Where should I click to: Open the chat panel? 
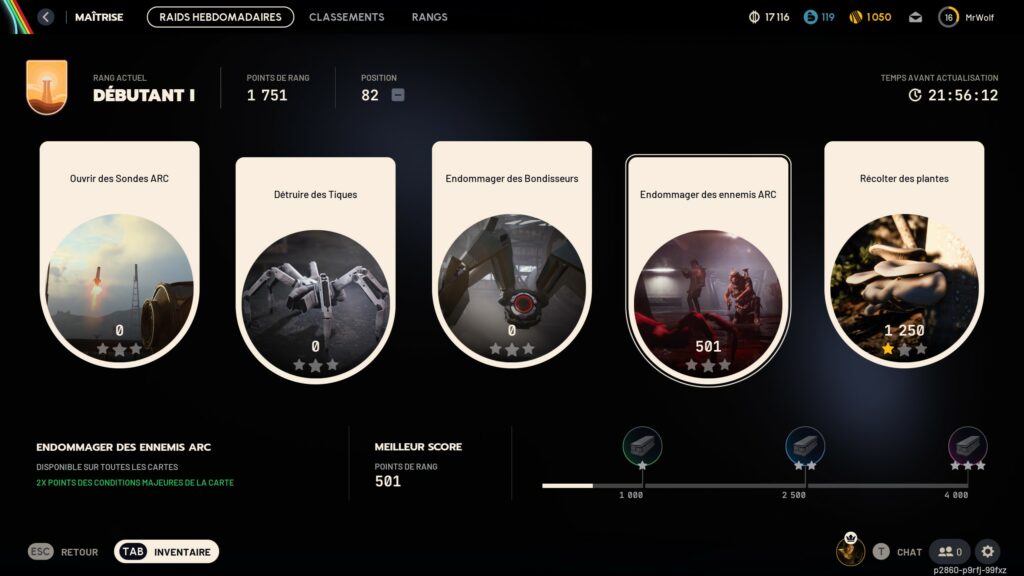pyautogui.click(x=897, y=551)
